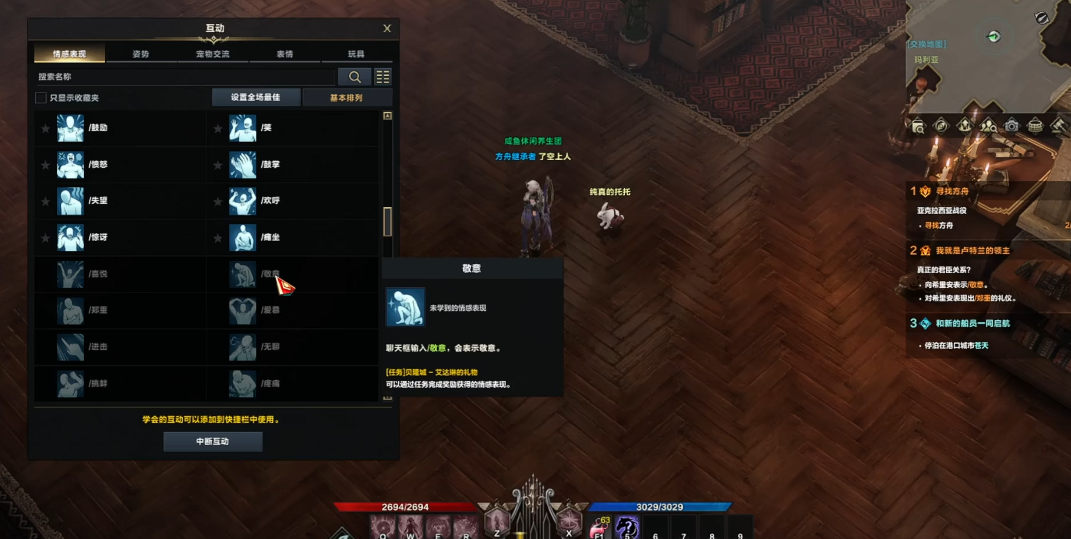Select the 表情 tab
1071x539 pixels.
click(284, 54)
